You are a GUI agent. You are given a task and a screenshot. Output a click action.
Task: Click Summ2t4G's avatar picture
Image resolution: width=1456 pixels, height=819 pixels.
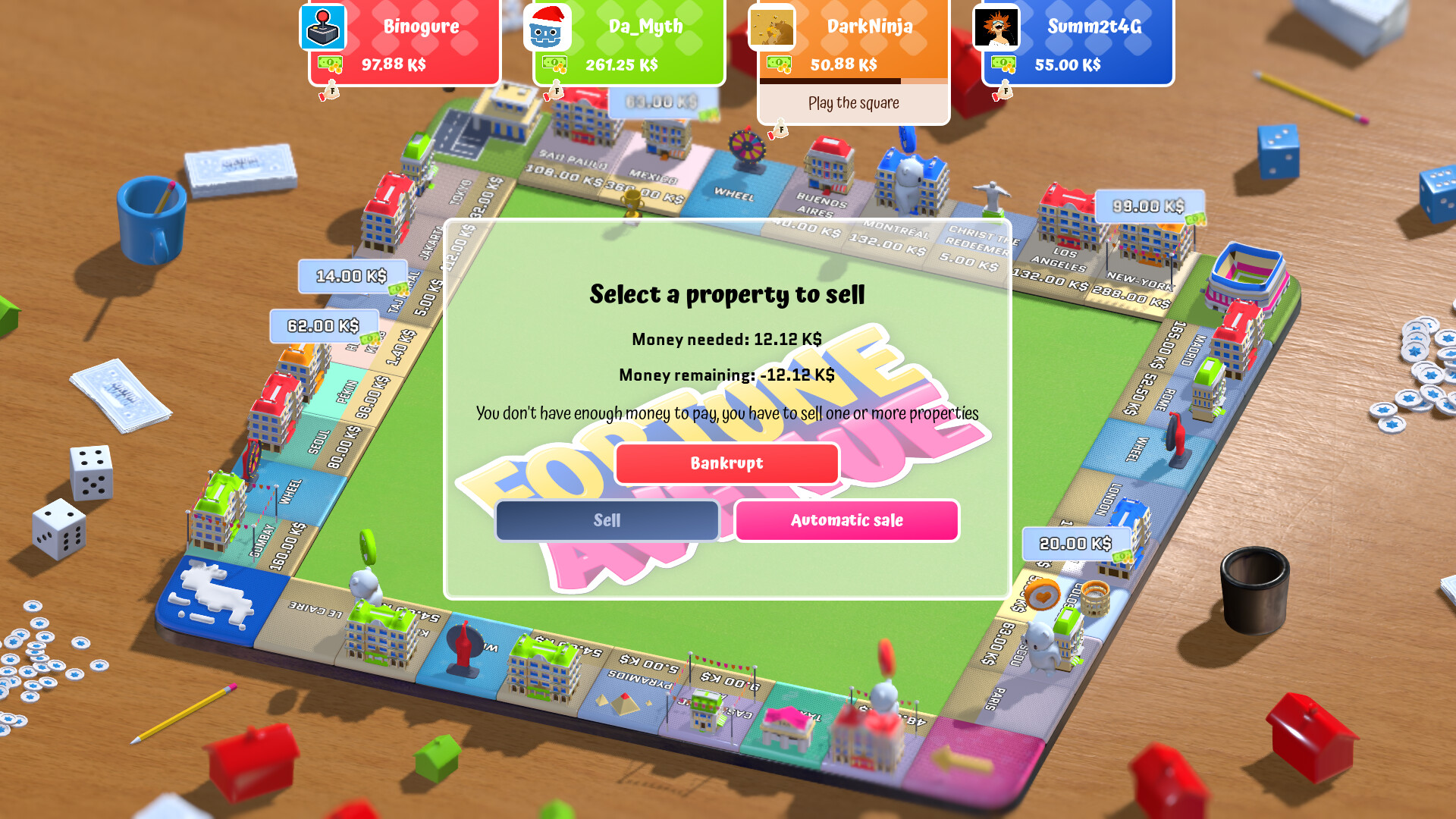pos(997,28)
